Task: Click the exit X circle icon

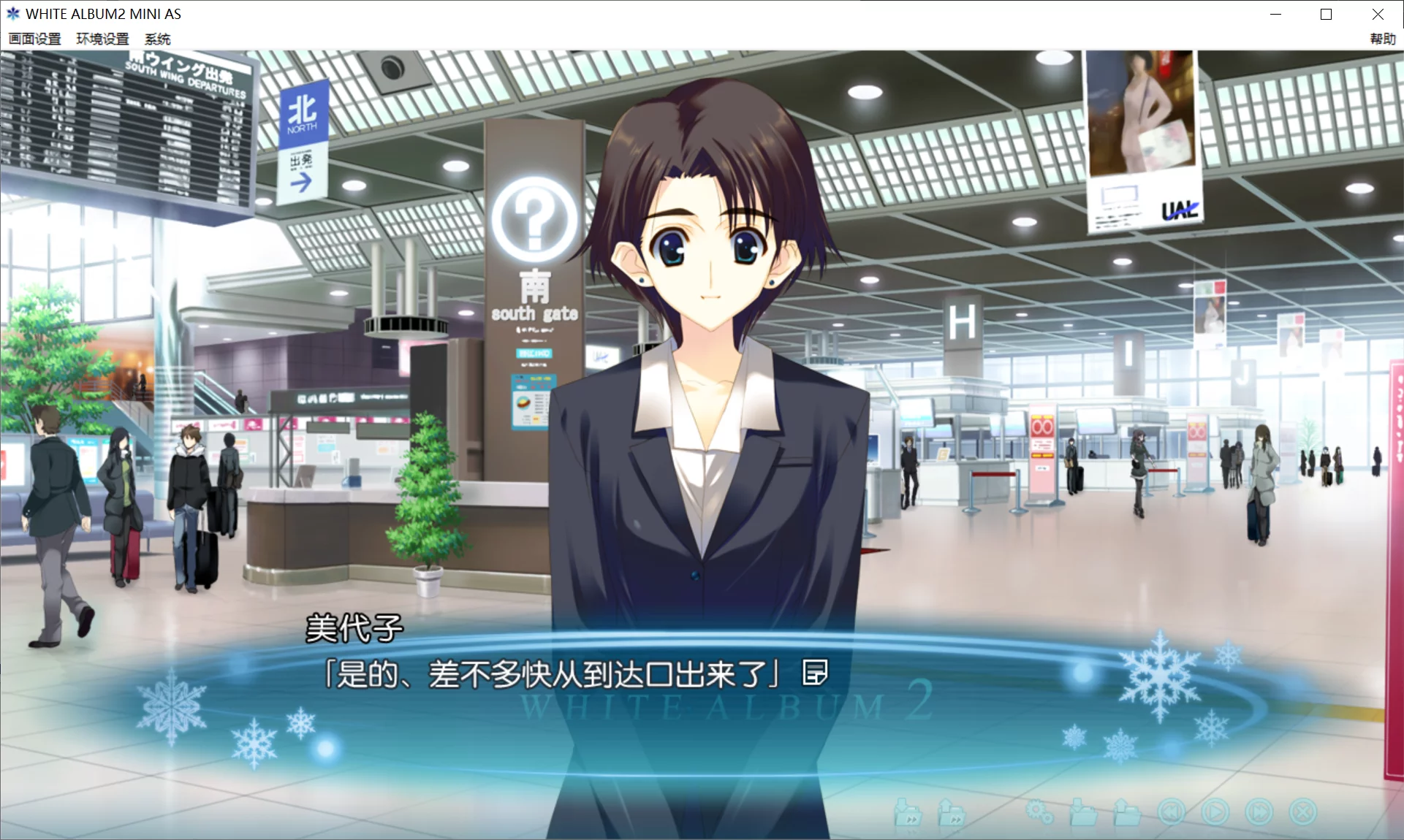Action: tap(1303, 811)
